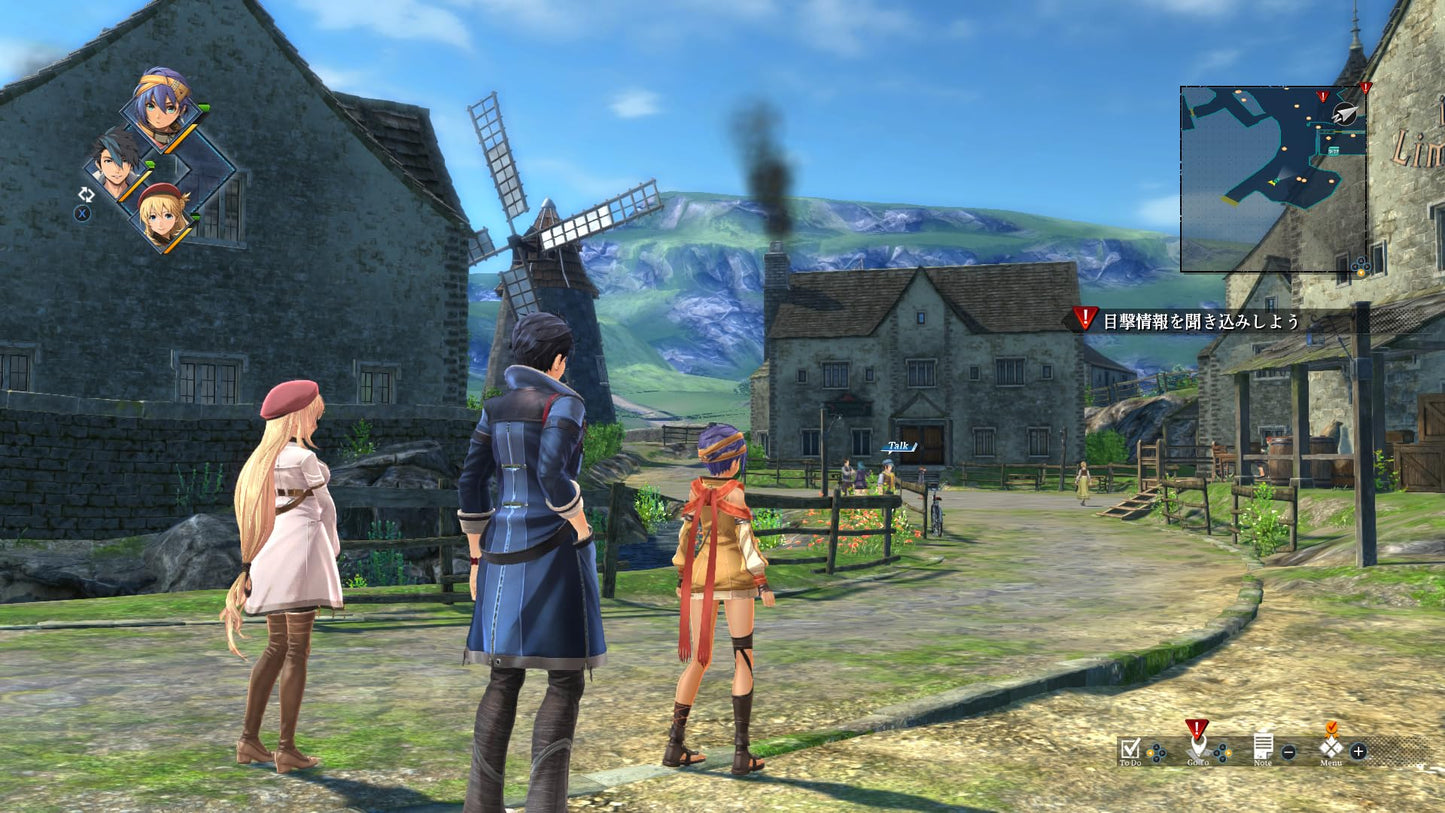Viewport: 1445px width, 813px height.
Task: Click the d-pad icon next to Go To
Action: click(x=1222, y=752)
